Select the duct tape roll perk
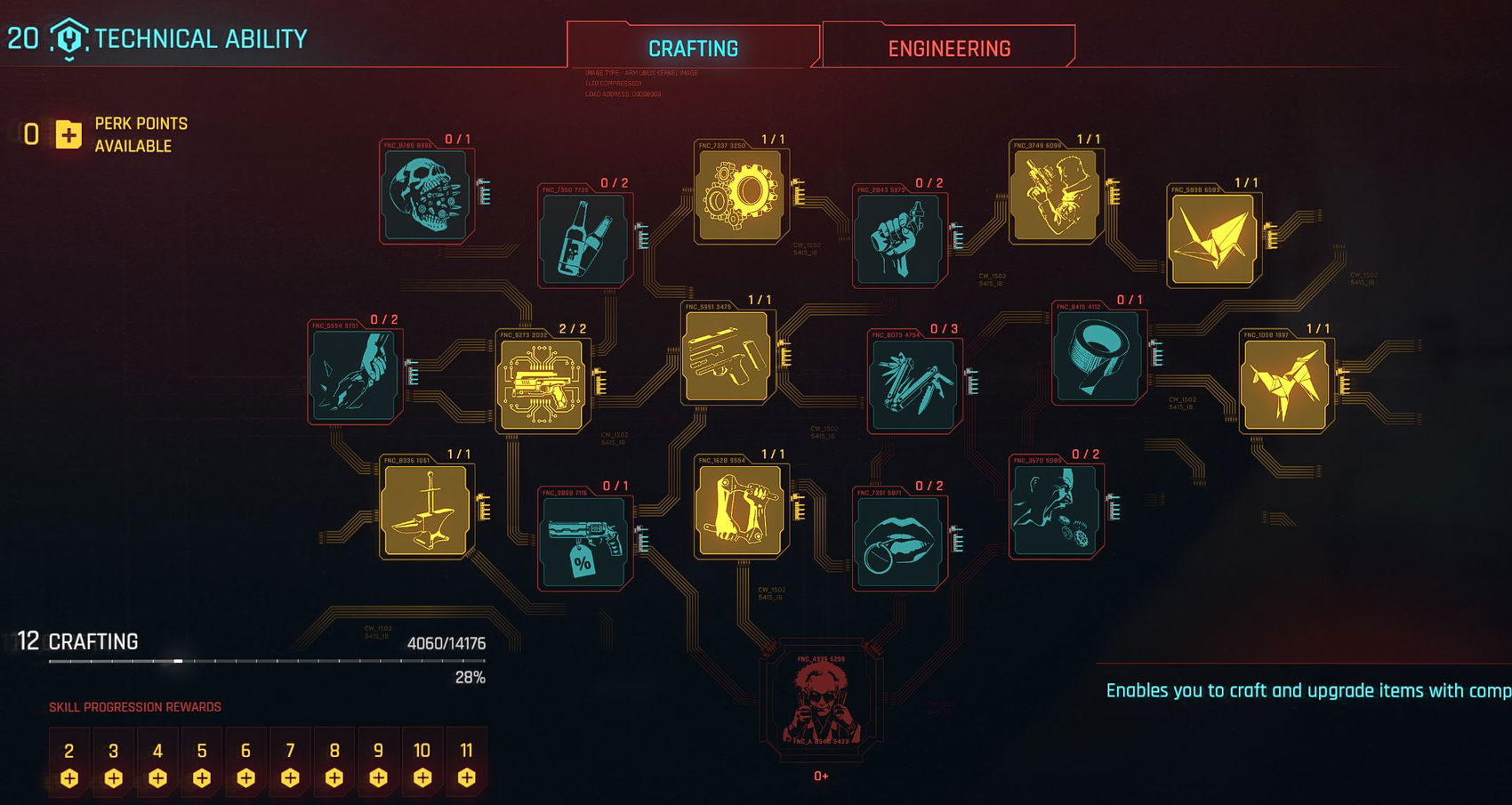Image resolution: width=1512 pixels, height=805 pixels. click(x=1098, y=356)
